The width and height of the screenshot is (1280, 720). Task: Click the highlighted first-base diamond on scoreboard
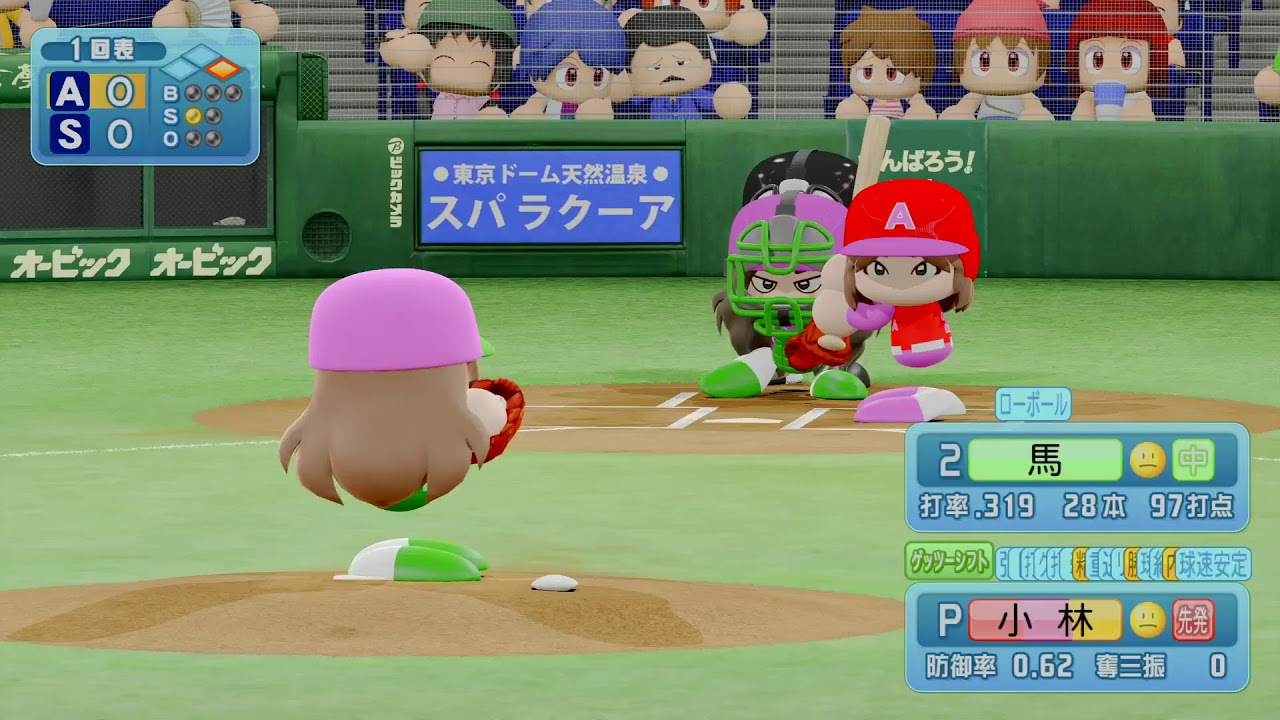coord(225,69)
